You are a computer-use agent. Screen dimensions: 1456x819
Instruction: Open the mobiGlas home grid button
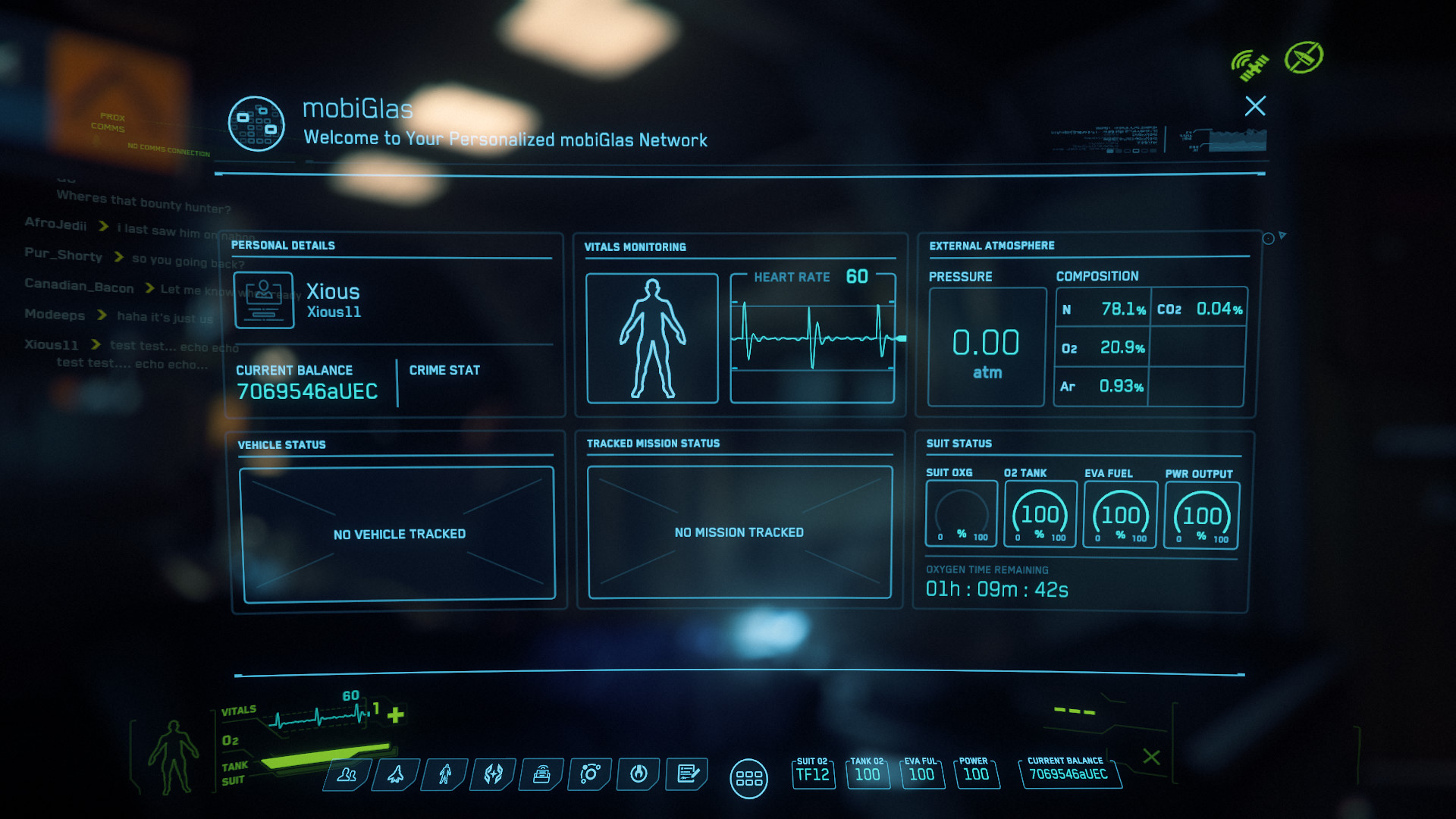748,779
